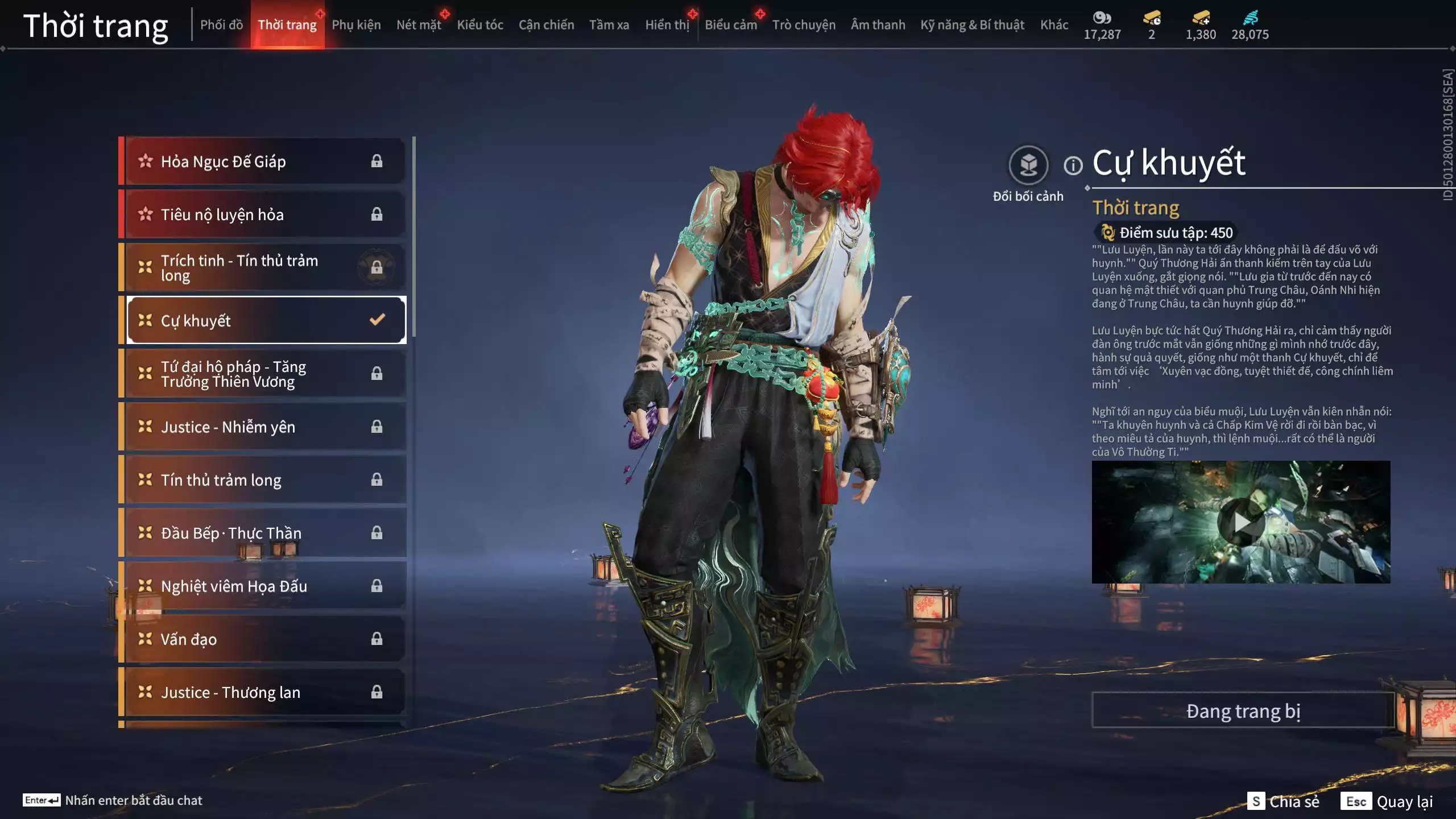Screen dimensions: 1456x819
Task: Share the outfit with Chia sẻ
Action: 1284,801
